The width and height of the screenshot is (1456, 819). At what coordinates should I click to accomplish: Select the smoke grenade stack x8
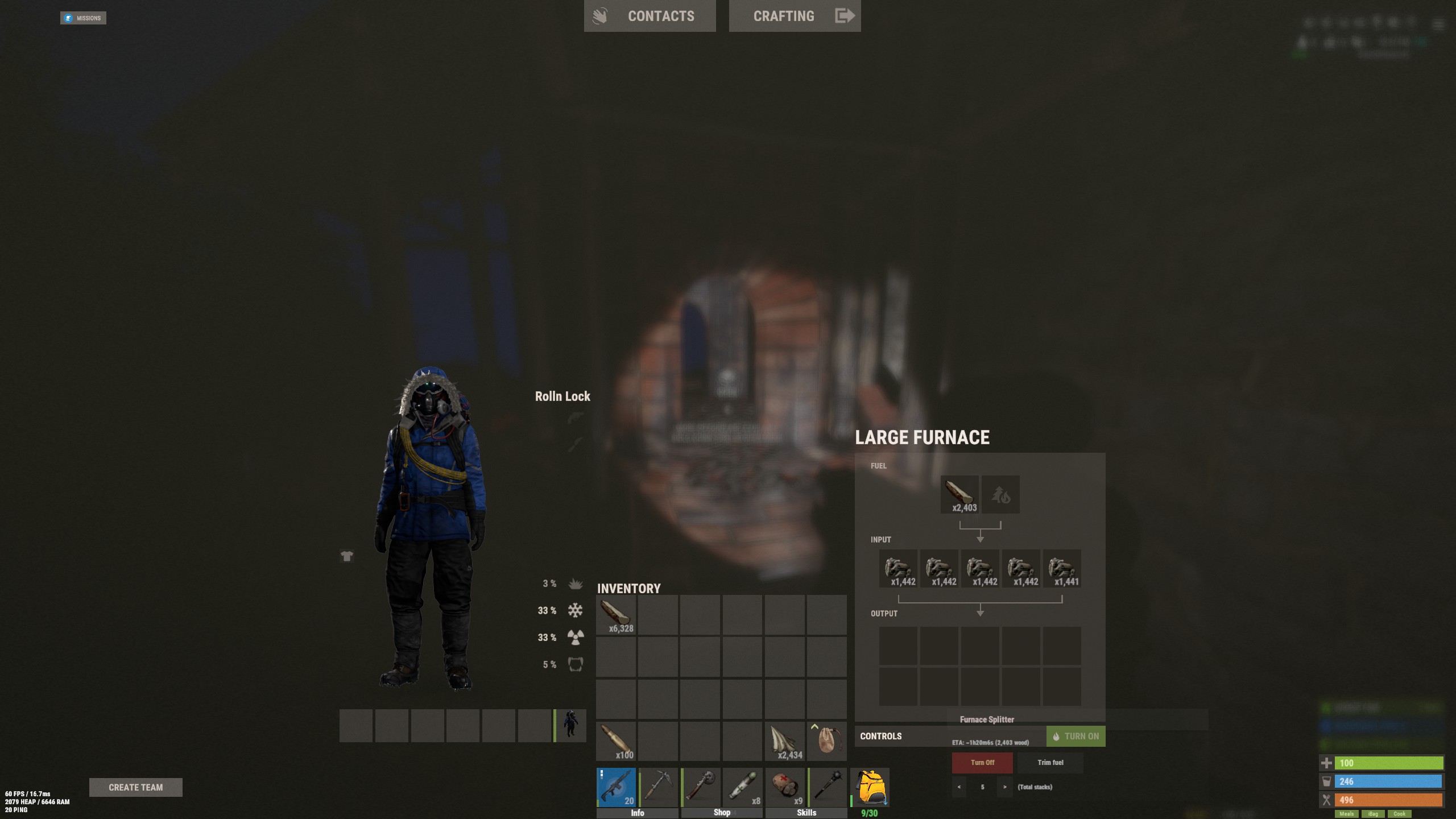(743, 787)
